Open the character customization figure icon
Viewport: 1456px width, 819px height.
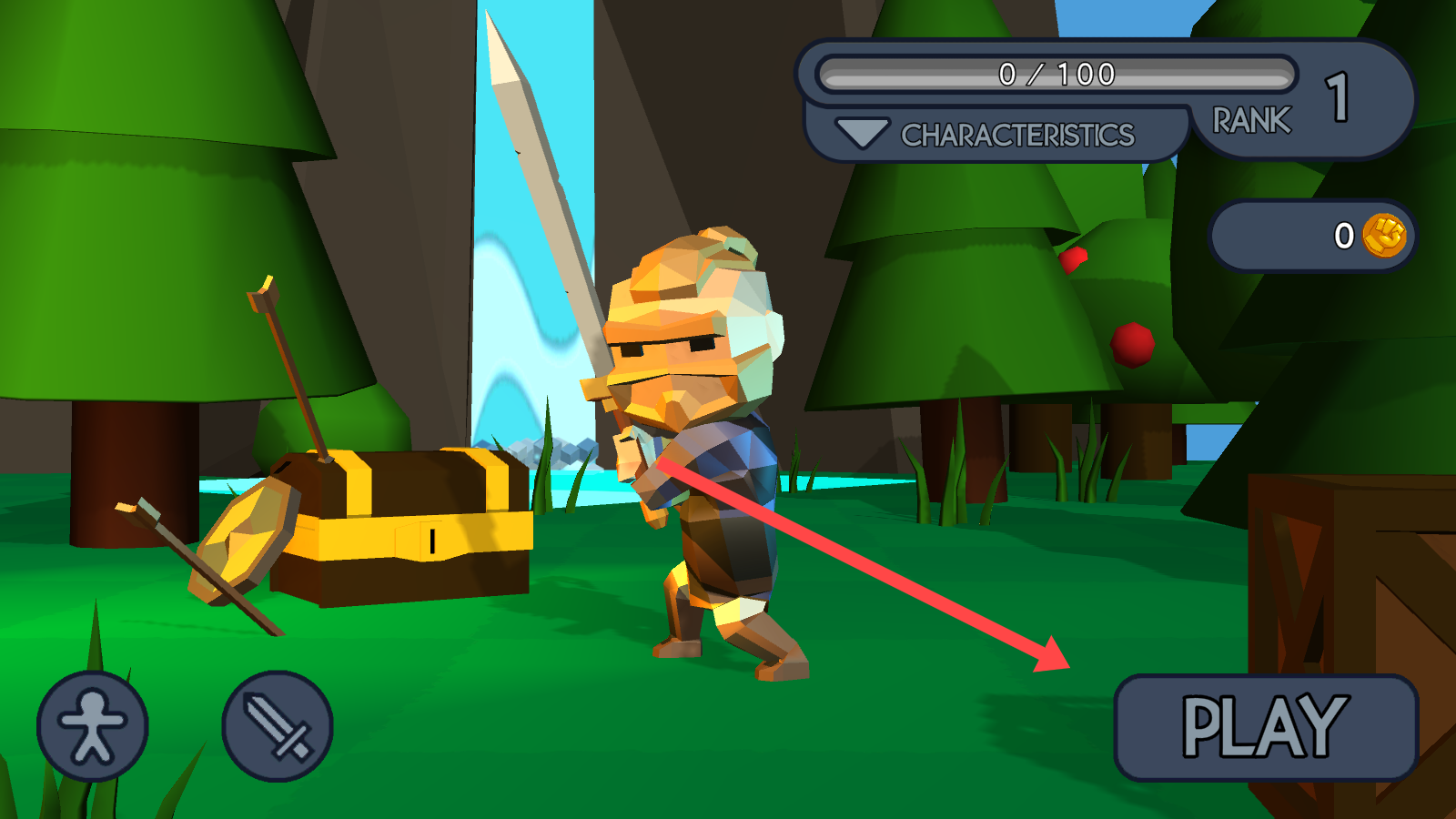click(92, 726)
